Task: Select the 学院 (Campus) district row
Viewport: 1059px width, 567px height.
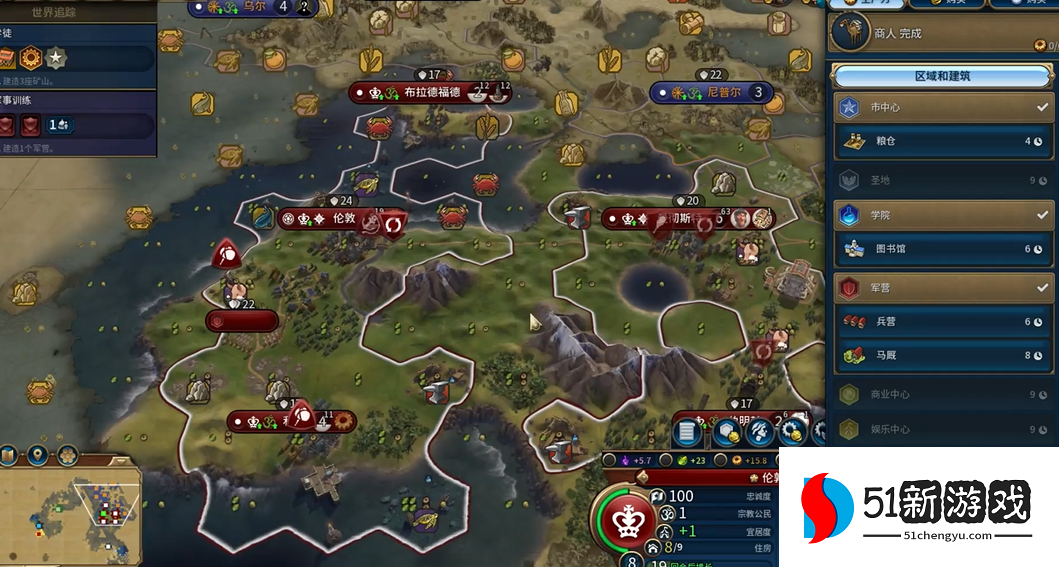Action: click(940, 214)
